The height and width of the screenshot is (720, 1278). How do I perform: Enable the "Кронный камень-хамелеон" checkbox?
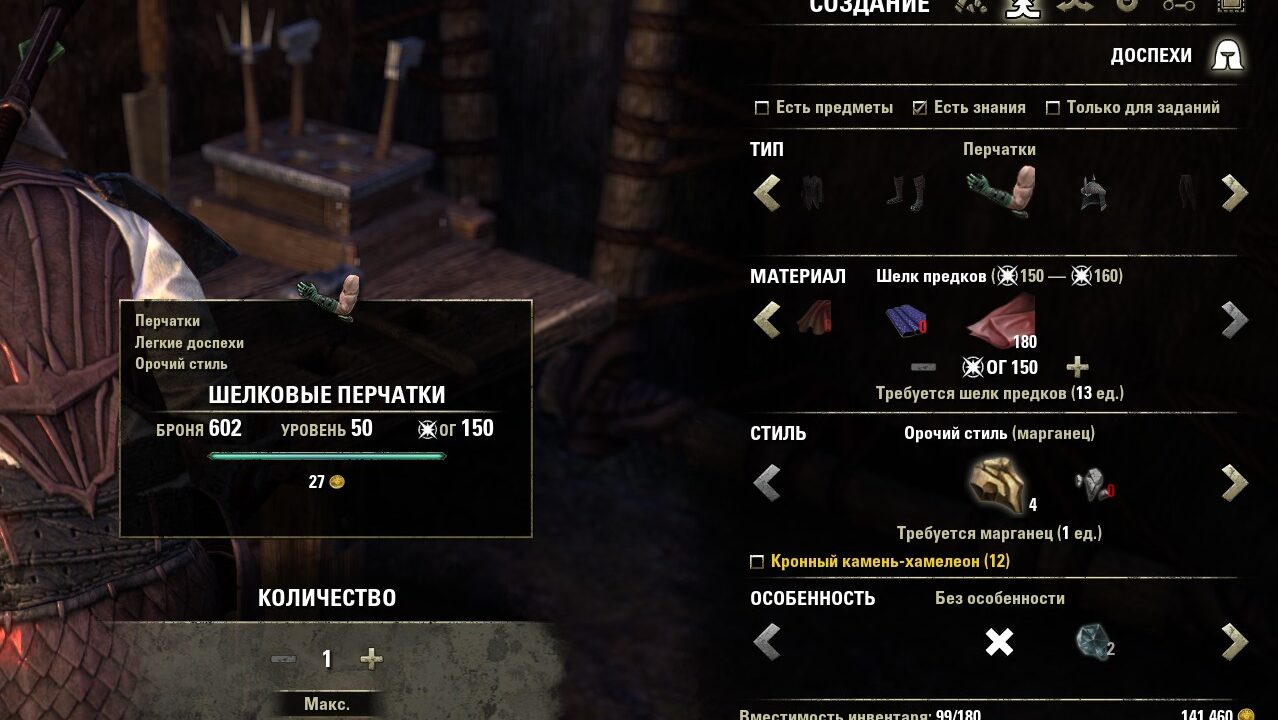pos(757,562)
